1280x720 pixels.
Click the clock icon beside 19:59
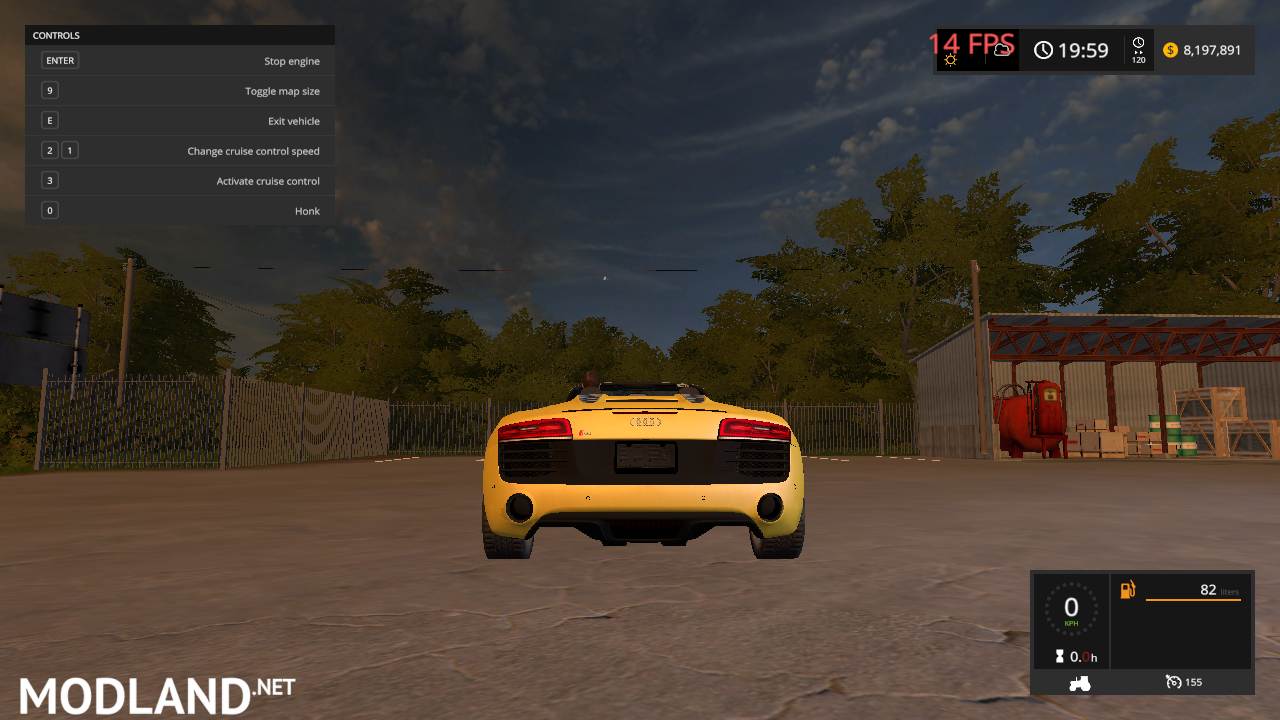coord(1046,50)
